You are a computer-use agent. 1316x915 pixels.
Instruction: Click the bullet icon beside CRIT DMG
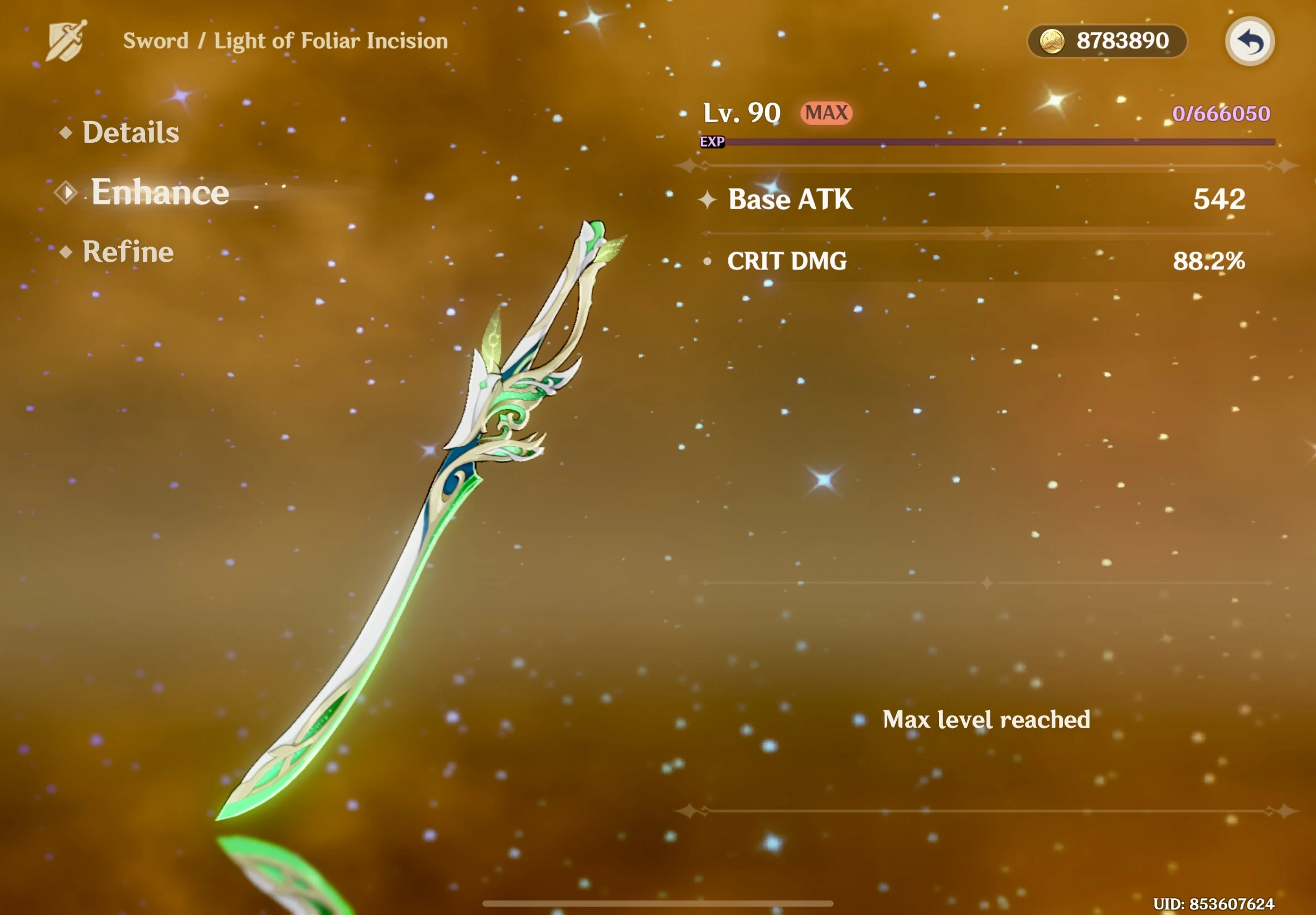(708, 262)
